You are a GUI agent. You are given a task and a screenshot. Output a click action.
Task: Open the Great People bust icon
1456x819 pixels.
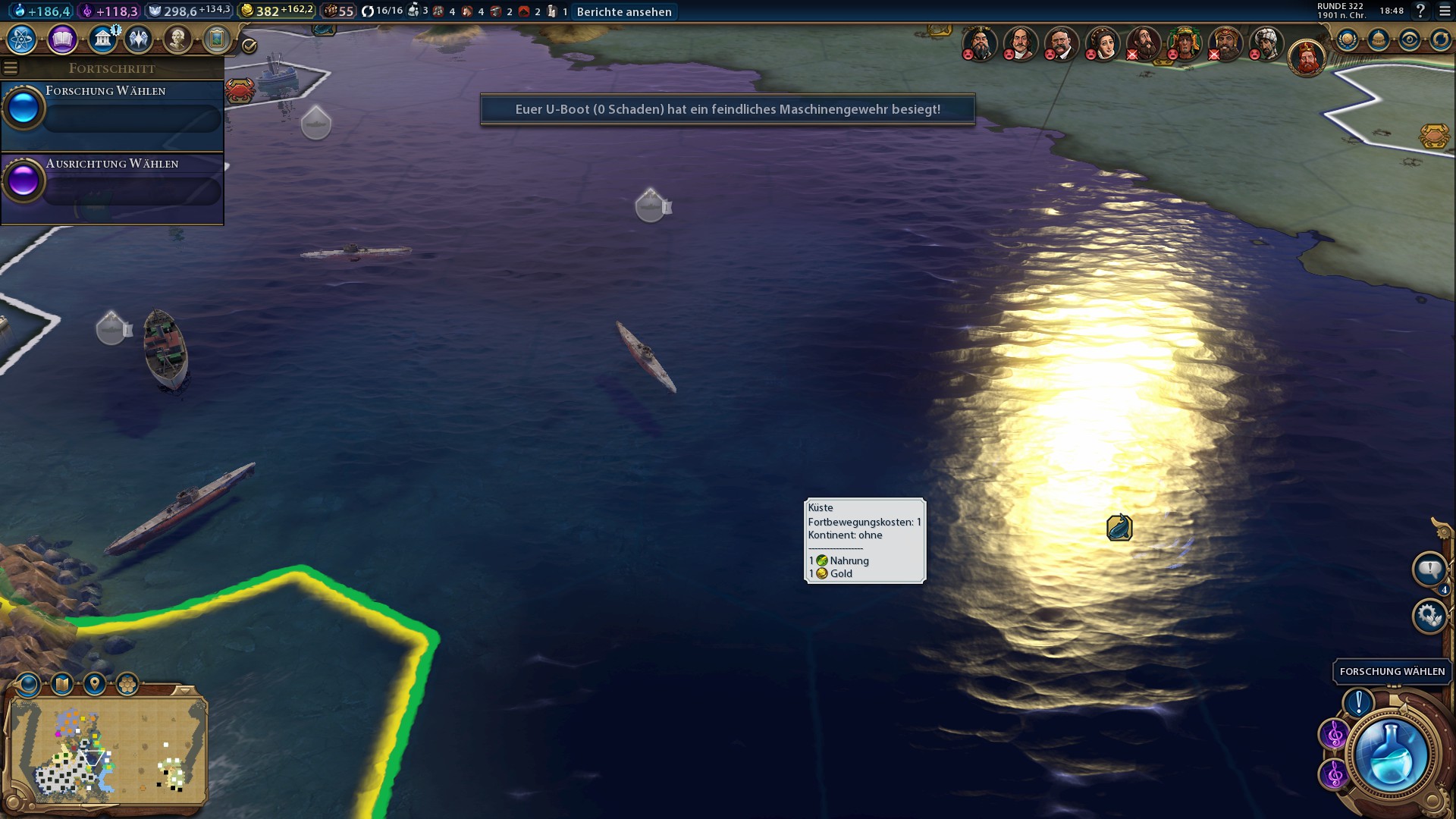point(177,39)
